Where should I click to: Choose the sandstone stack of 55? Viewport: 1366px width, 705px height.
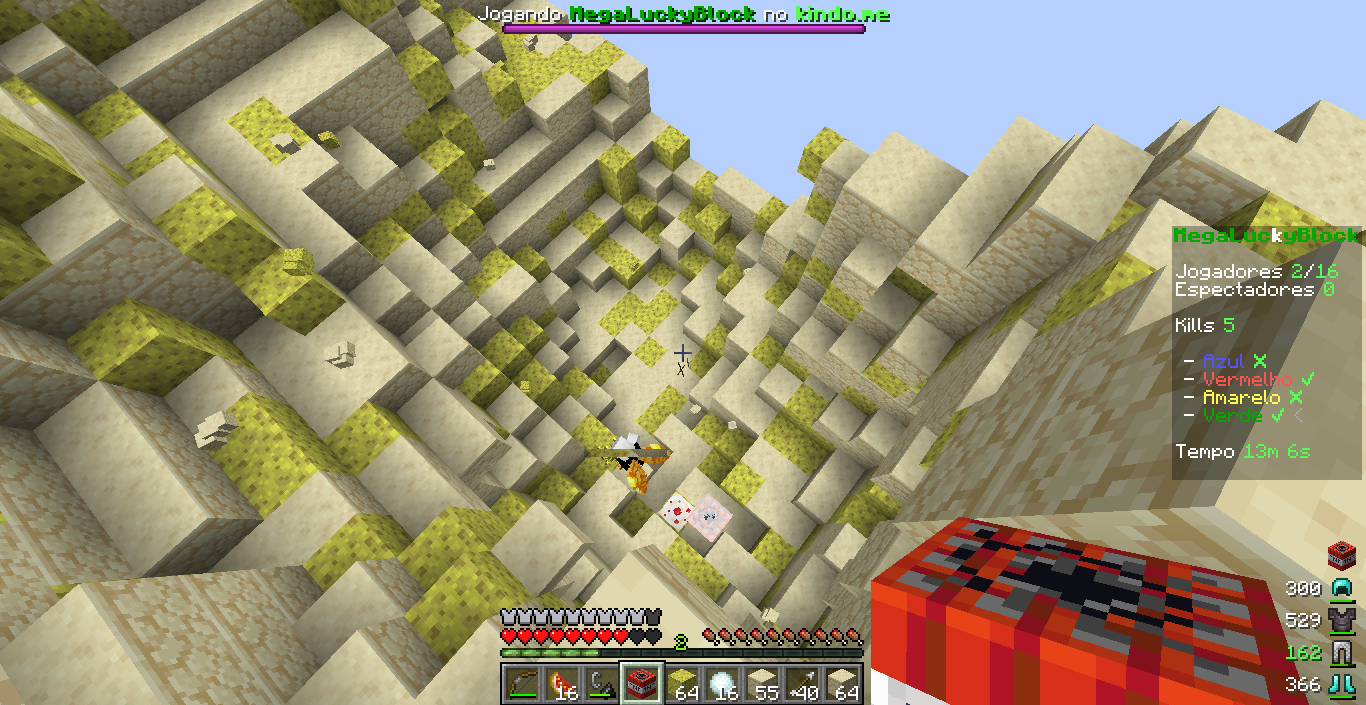pos(761,684)
